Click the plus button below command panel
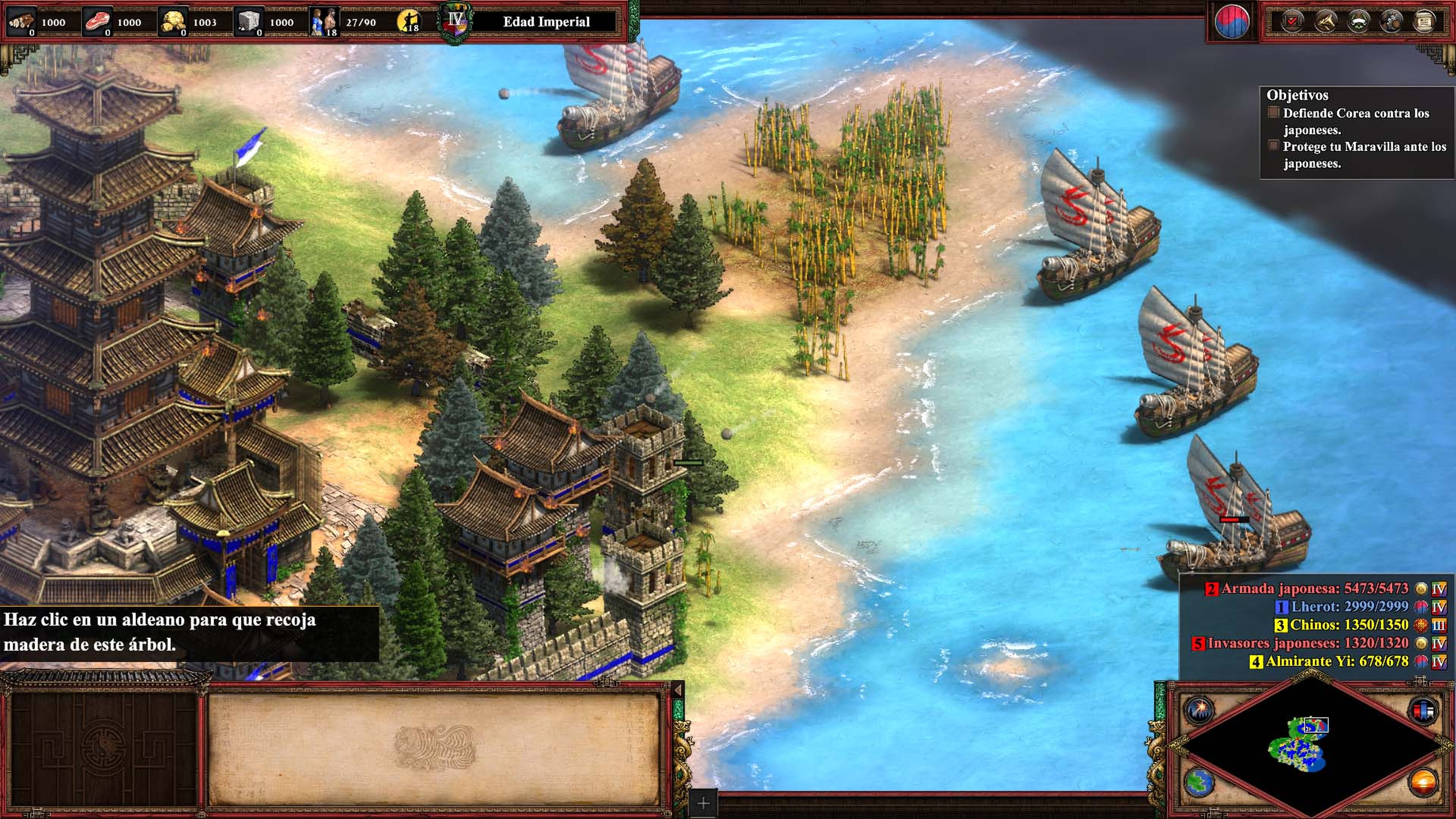1456x819 pixels. click(x=703, y=803)
